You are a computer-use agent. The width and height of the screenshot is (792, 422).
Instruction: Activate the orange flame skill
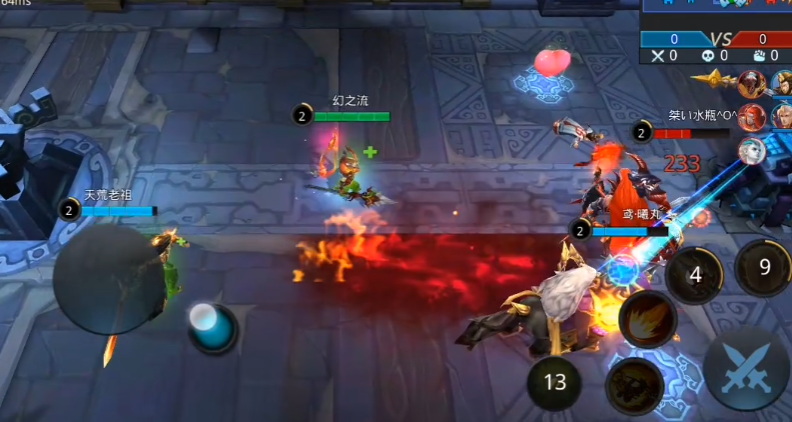coord(648,320)
